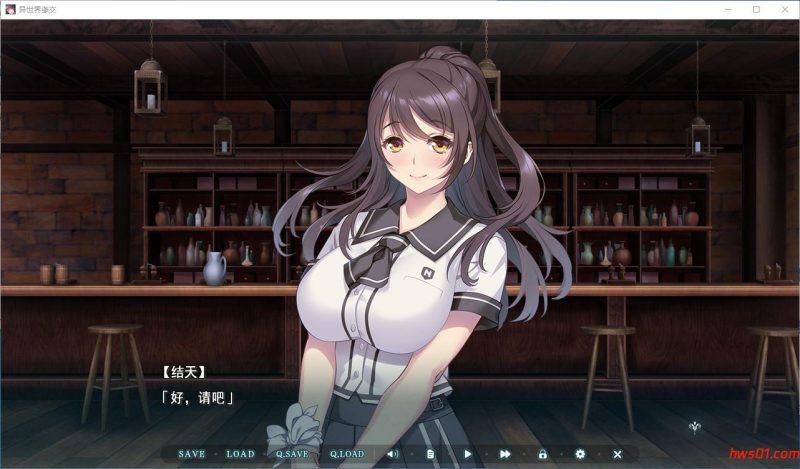Quick load with Q.LOAD
The image size is (800, 469).
point(347,454)
